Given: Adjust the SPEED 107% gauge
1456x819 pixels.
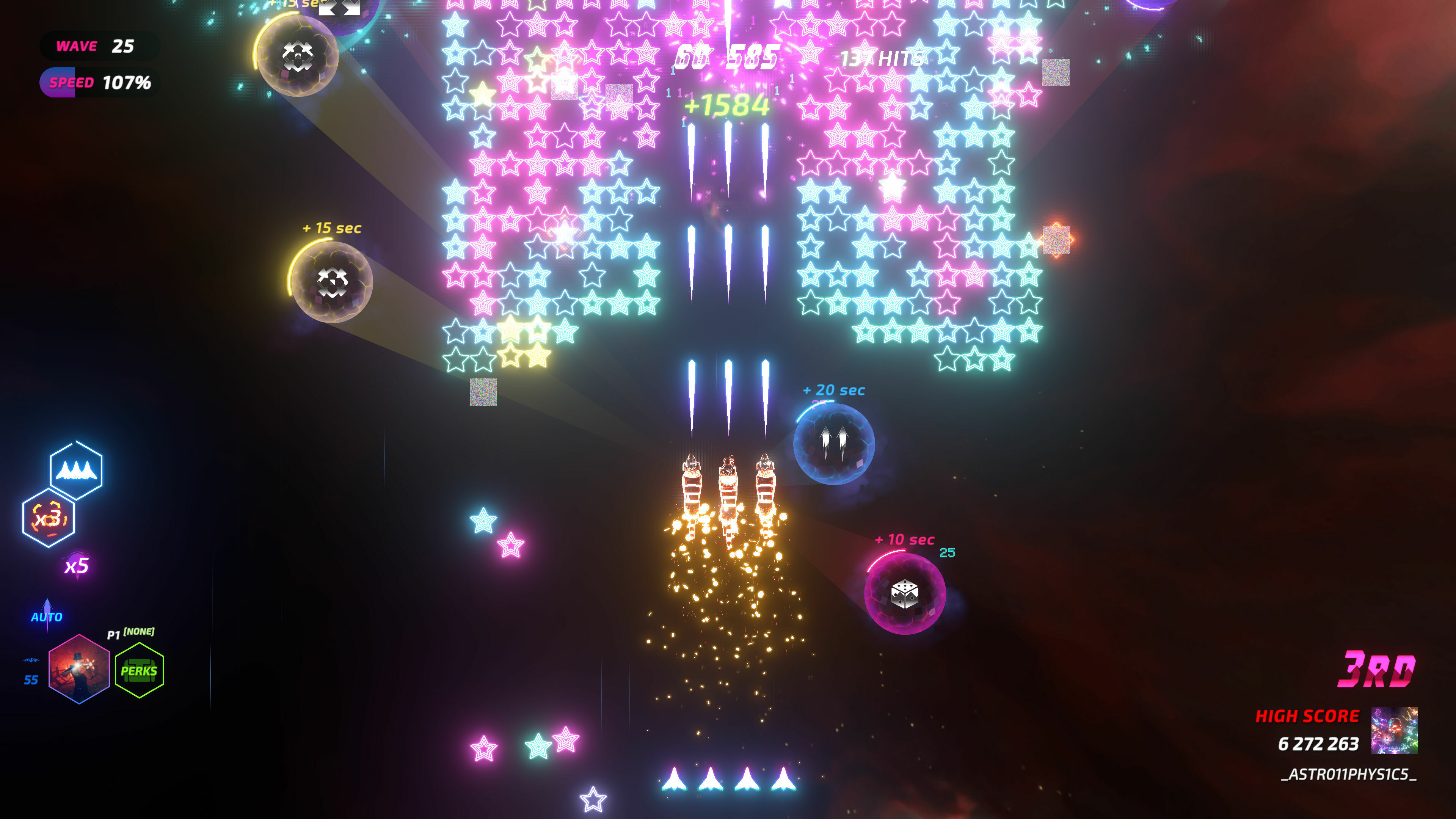Looking at the screenshot, I should tap(97, 83).
